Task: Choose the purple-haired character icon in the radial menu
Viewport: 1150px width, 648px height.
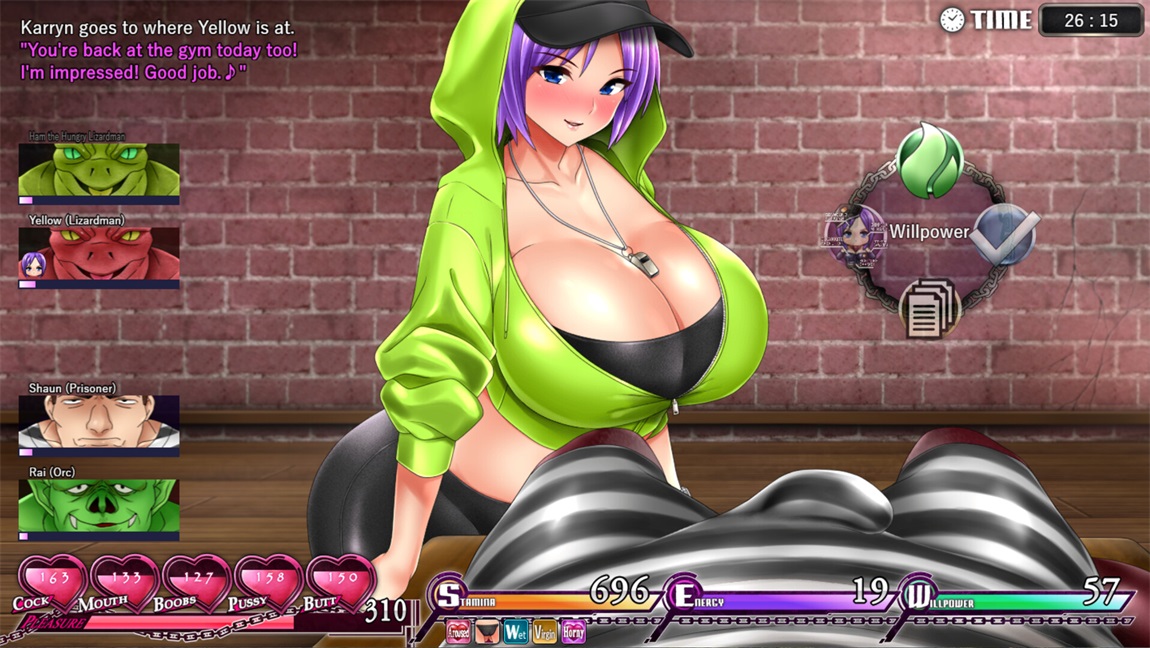Action: point(855,234)
